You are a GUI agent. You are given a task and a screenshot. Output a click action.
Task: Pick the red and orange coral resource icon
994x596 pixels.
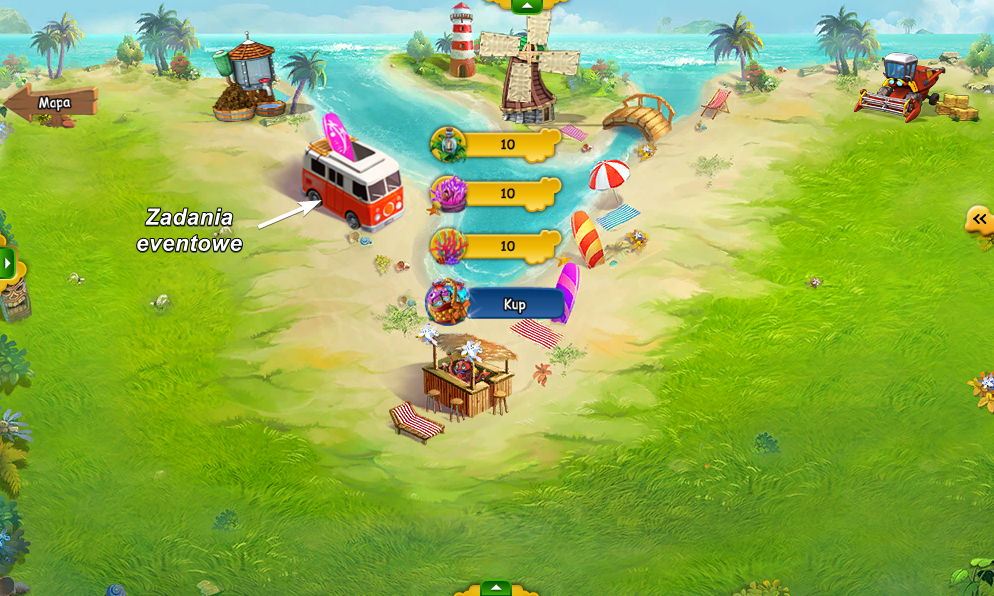[x=448, y=246]
